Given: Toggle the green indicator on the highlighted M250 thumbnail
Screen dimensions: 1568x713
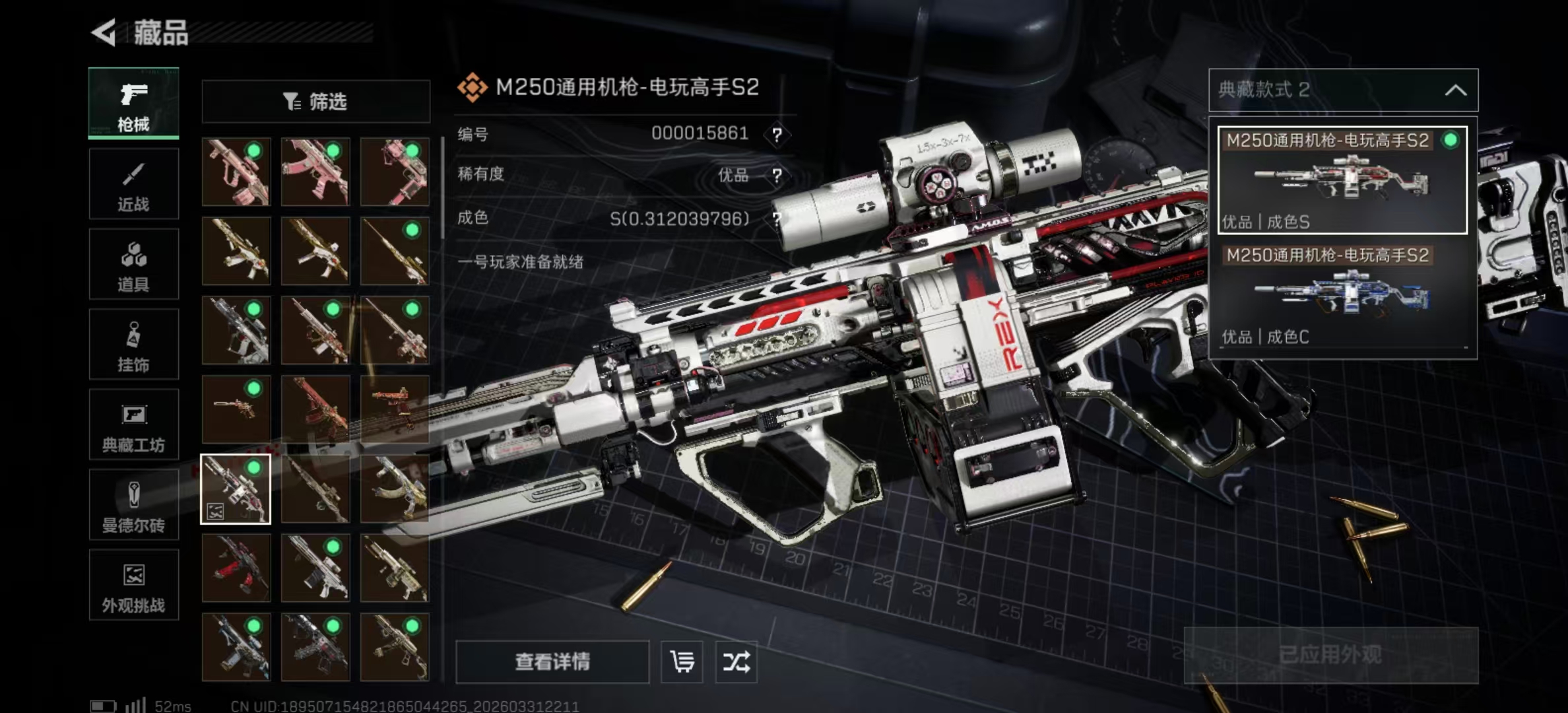Looking at the screenshot, I should tap(254, 467).
